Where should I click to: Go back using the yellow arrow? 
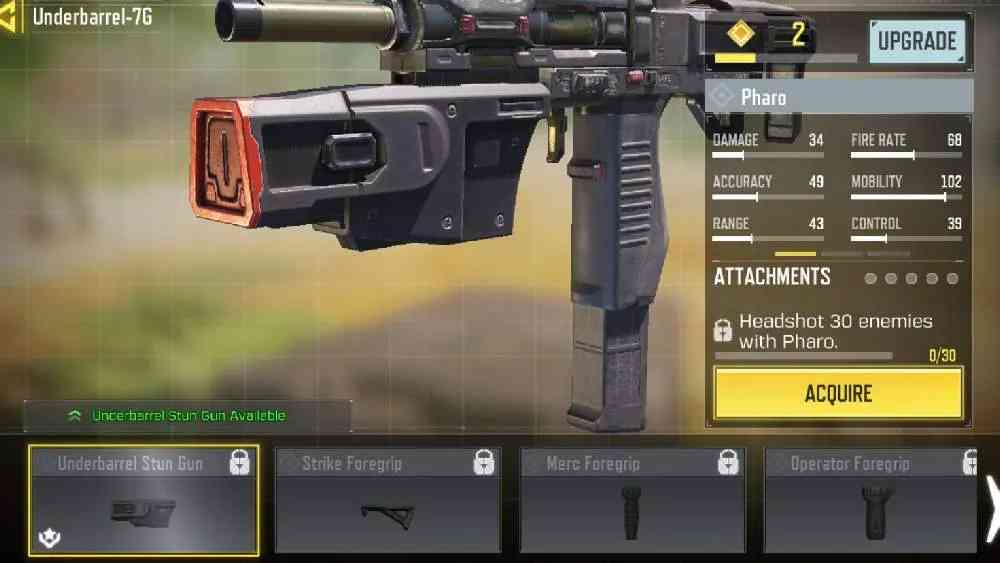coord(10,18)
